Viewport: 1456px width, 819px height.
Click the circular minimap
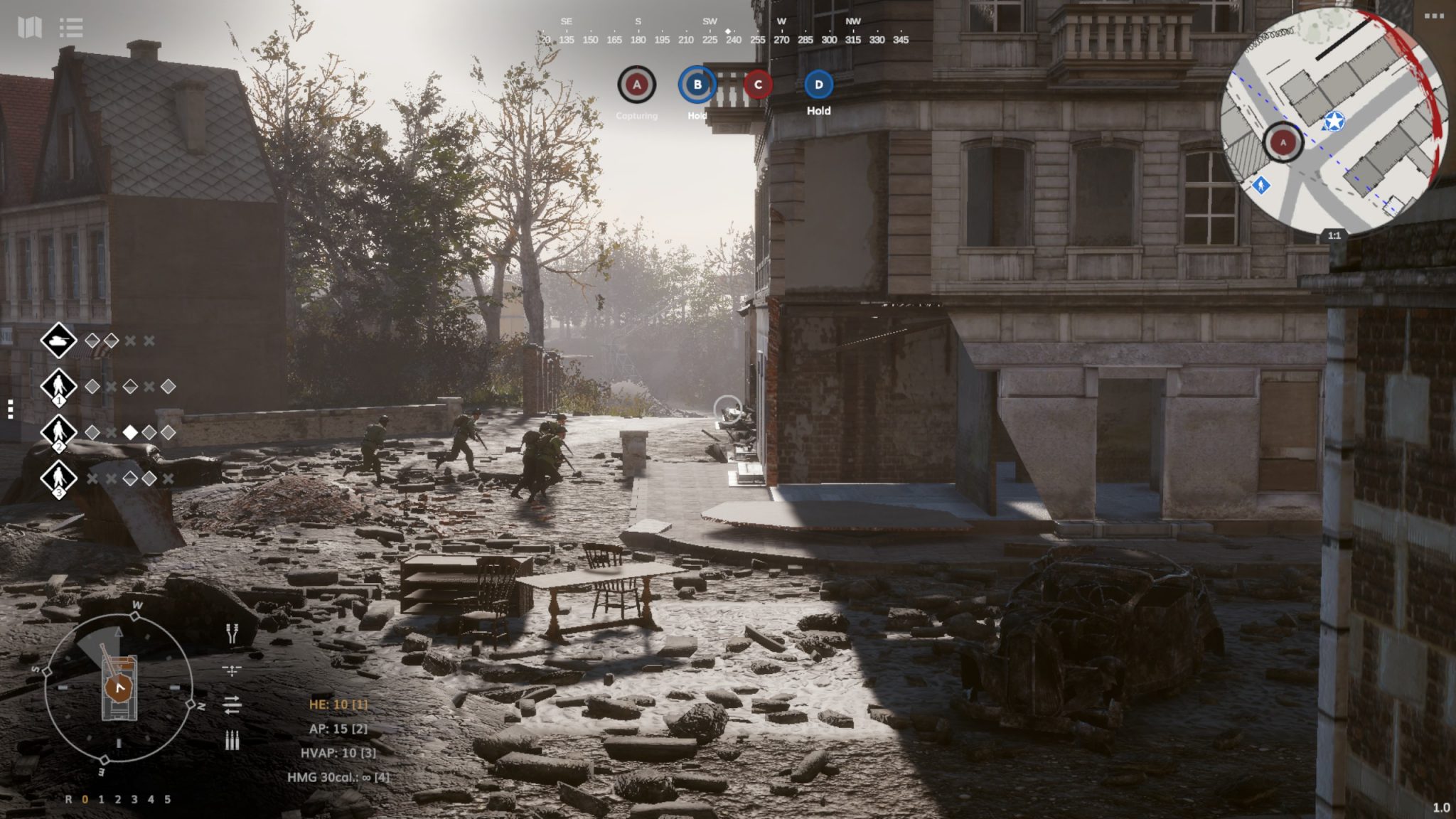coord(1334,122)
